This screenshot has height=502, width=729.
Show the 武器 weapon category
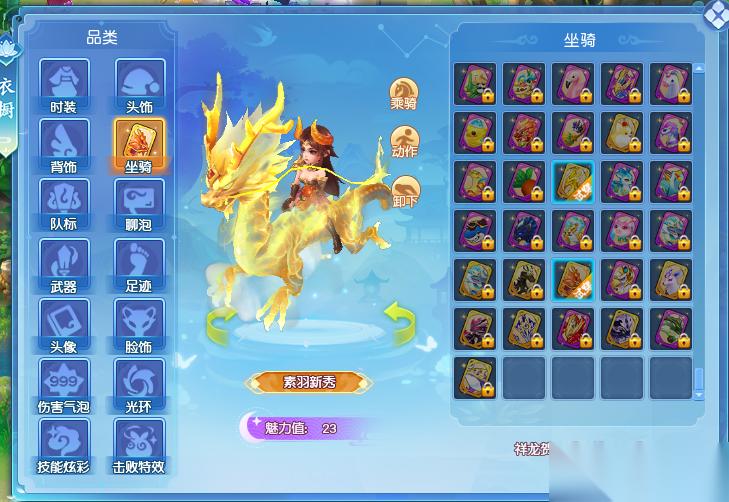(63, 264)
